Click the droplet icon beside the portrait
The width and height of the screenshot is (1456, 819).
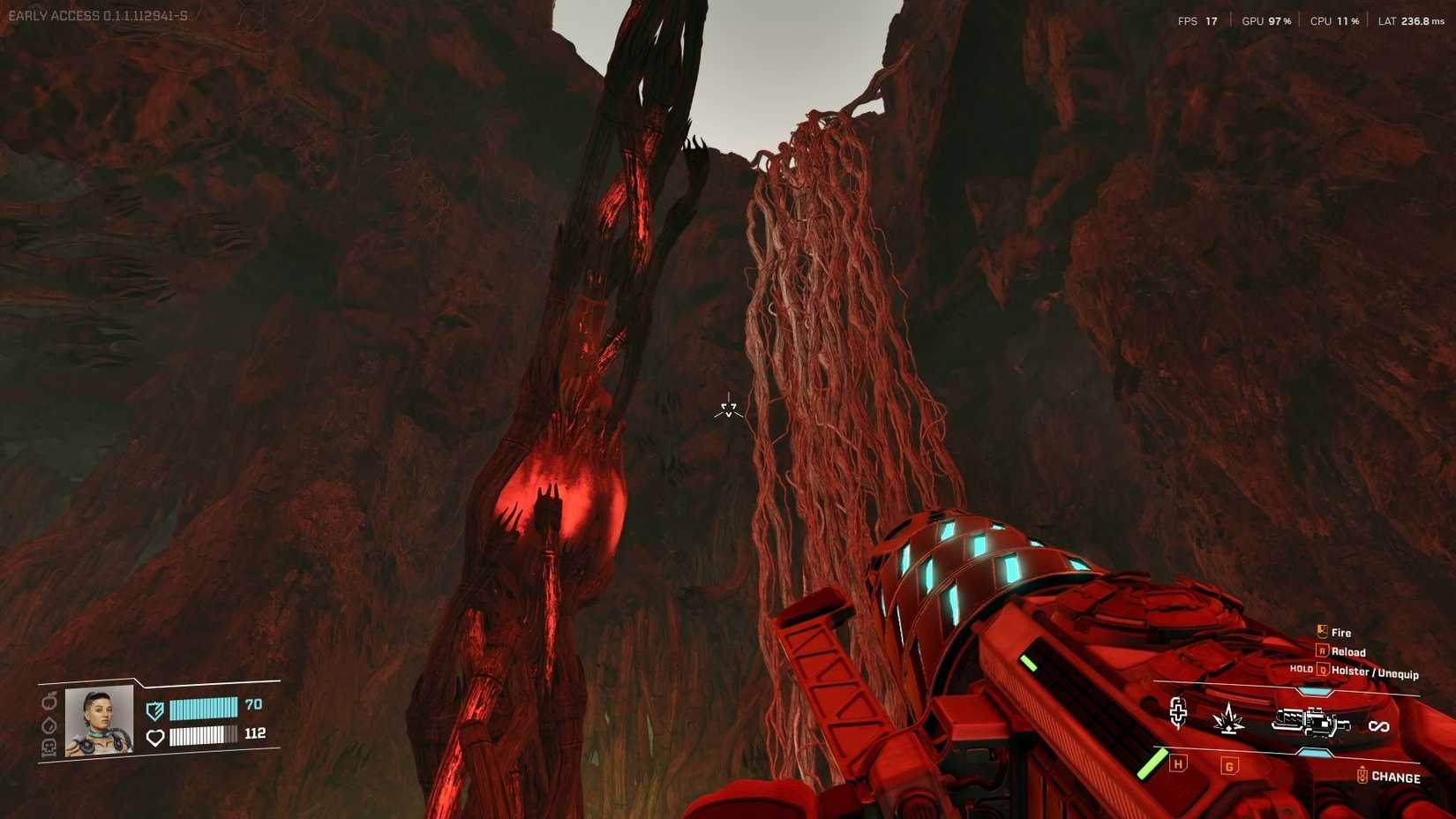click(49, 725)
